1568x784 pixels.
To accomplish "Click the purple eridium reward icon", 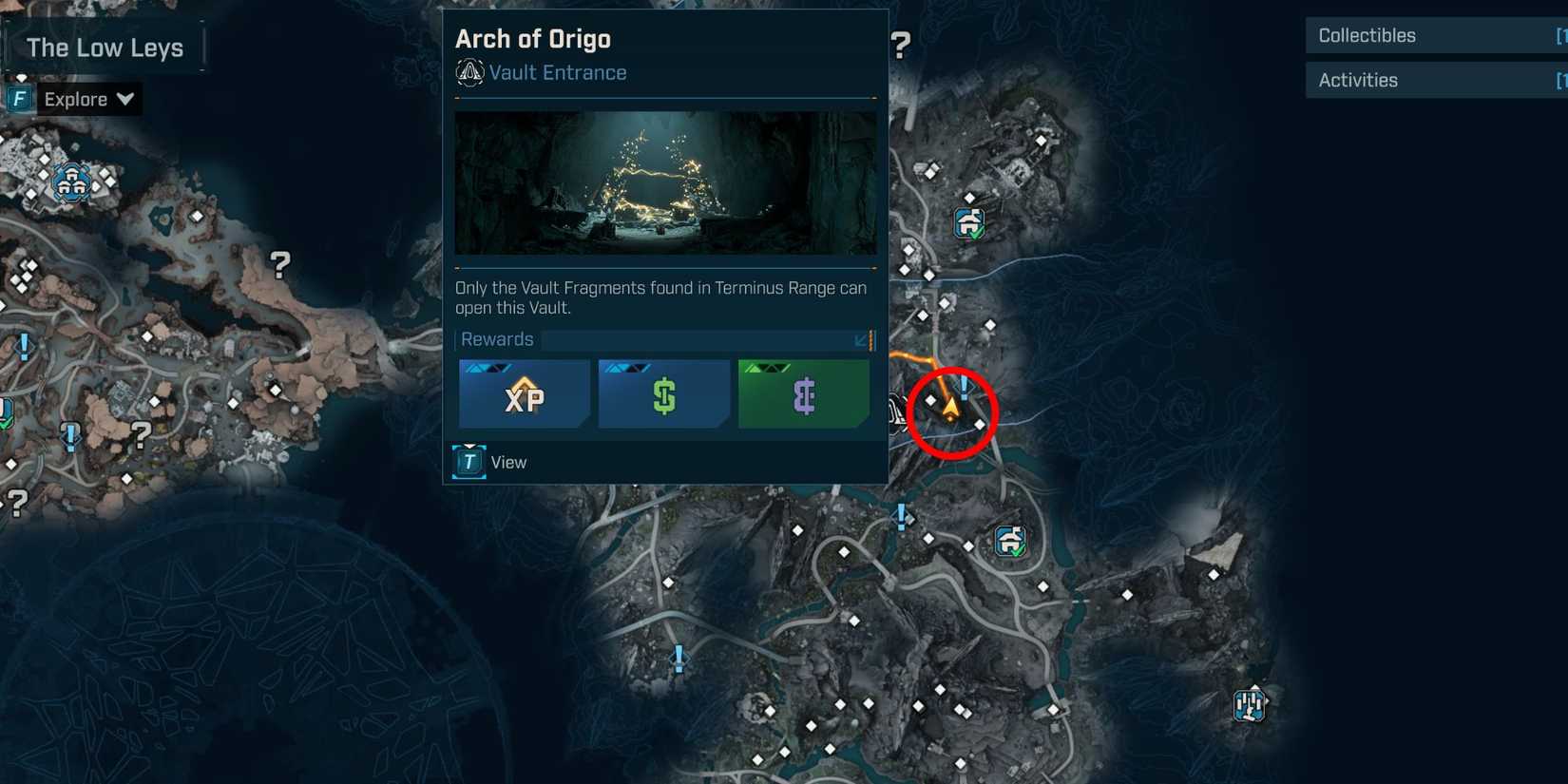I will [803, 393].
